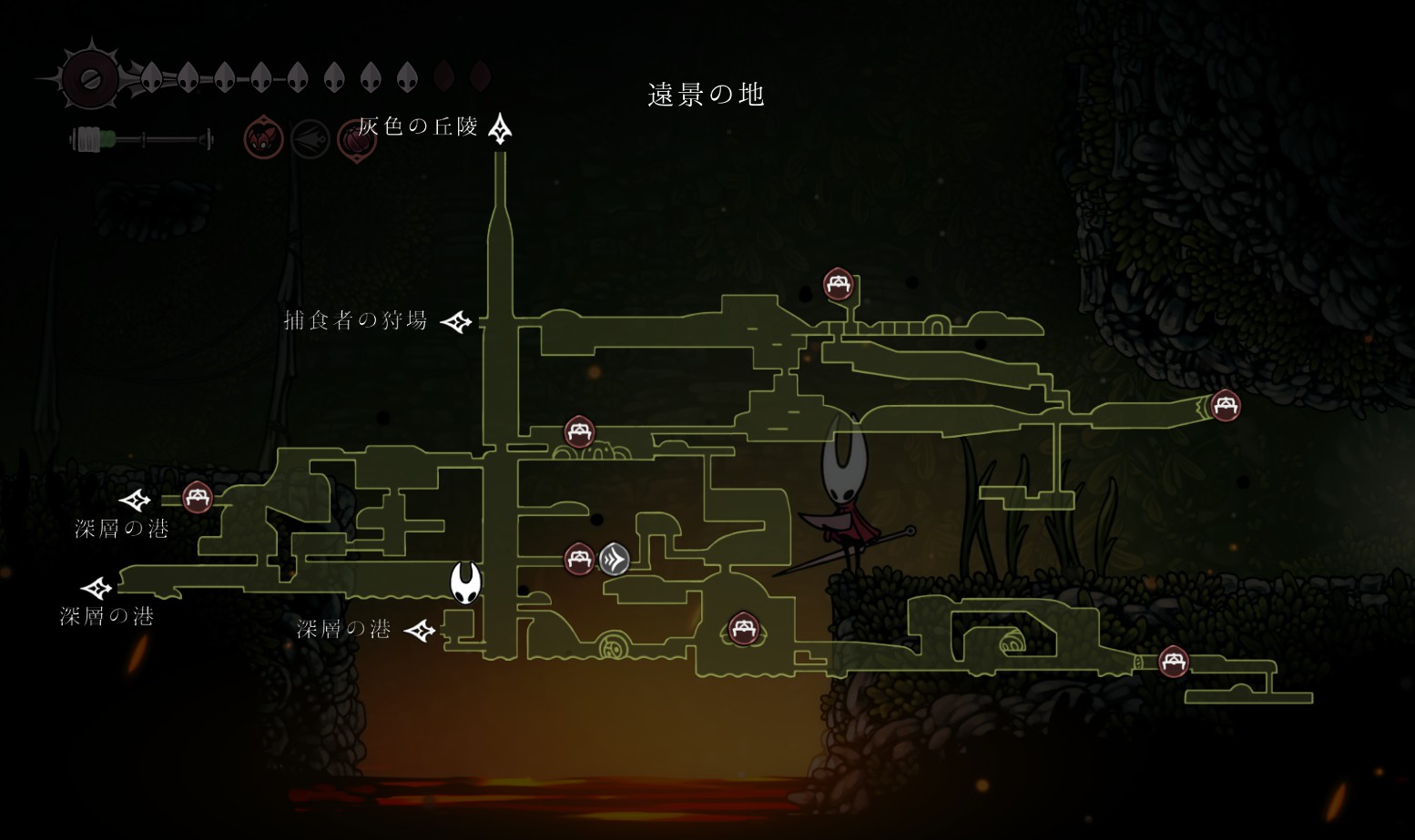Click the red bug-faced tool icon
The image size is (1415, 840).
[x=263, y=139]
